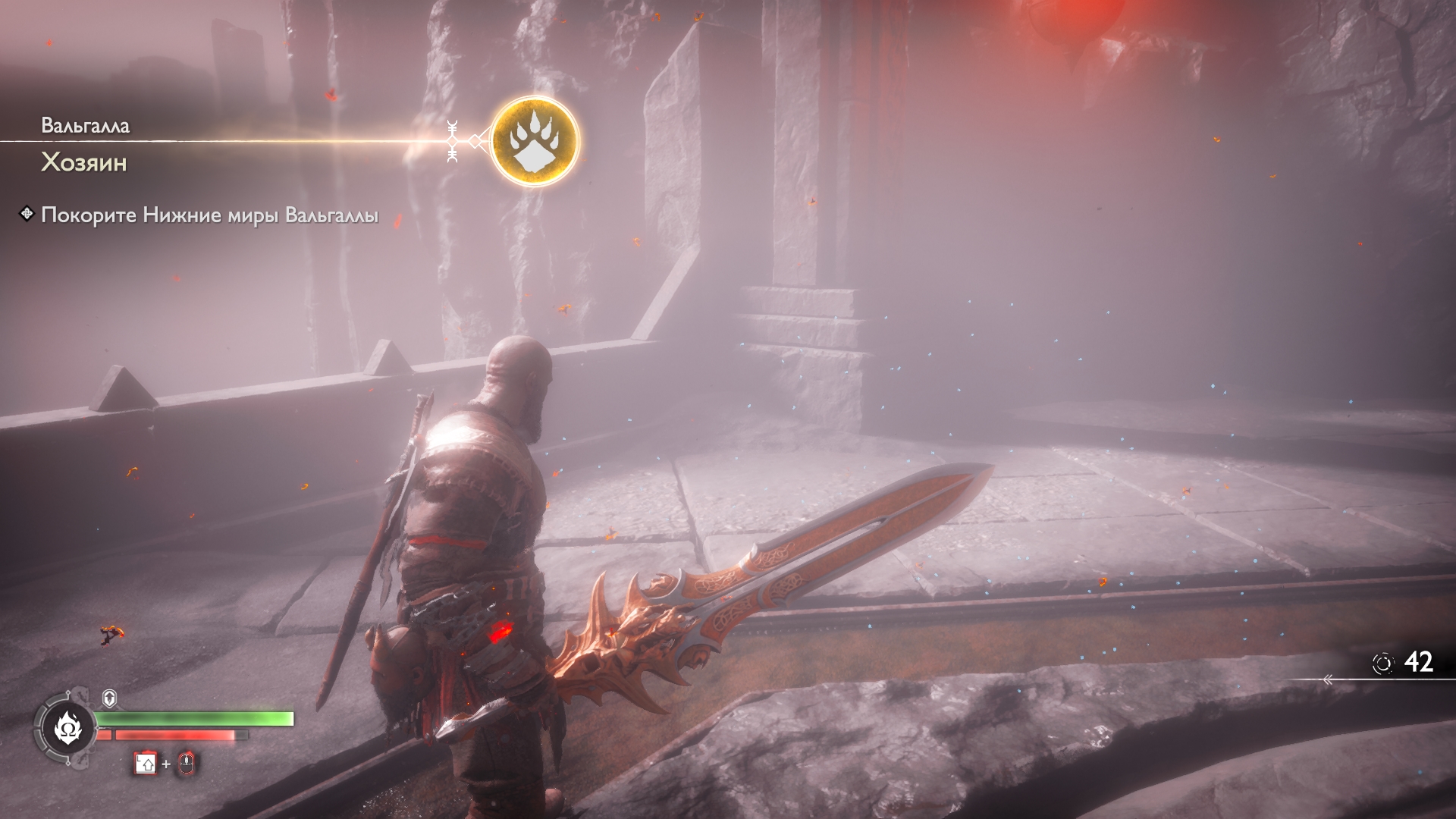Open the "Покорите Нижние миры Вальгаллы" objective

(x=209, y=215)
